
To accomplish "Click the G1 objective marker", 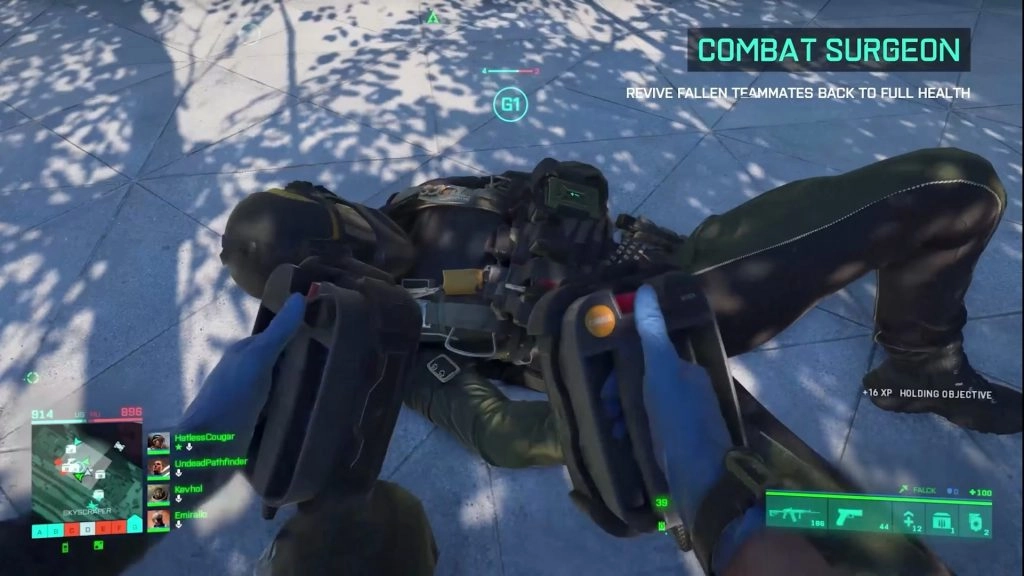I will [511, 104].
